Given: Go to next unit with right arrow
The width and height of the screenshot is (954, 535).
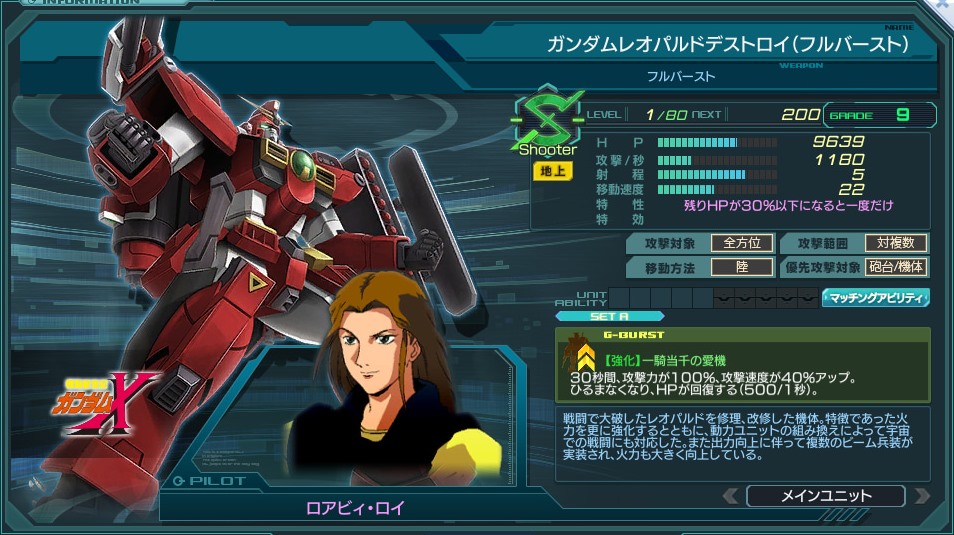Looking at the screenshot, I should [x=921, y=496].
